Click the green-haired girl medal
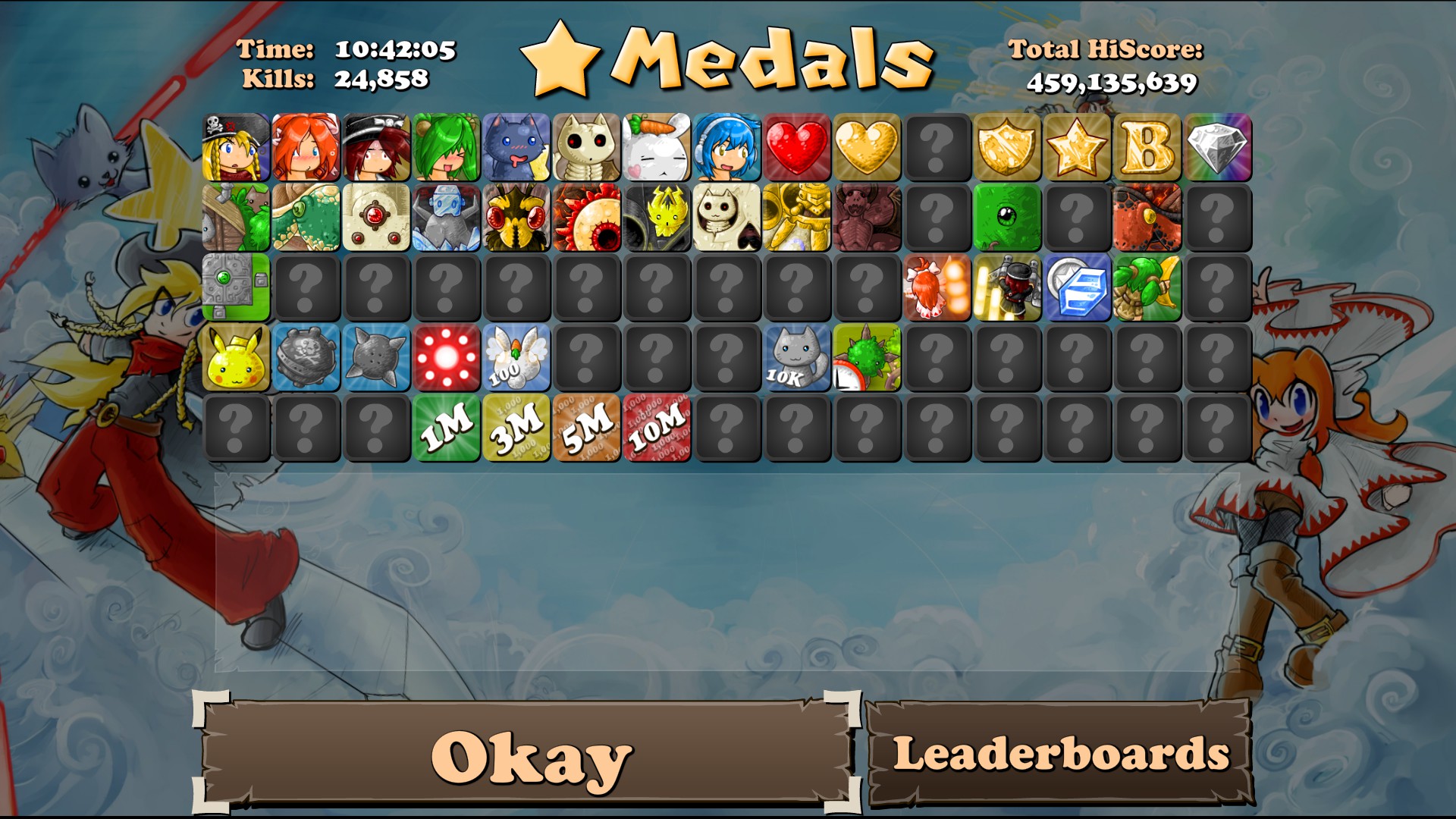 point(446,147)
